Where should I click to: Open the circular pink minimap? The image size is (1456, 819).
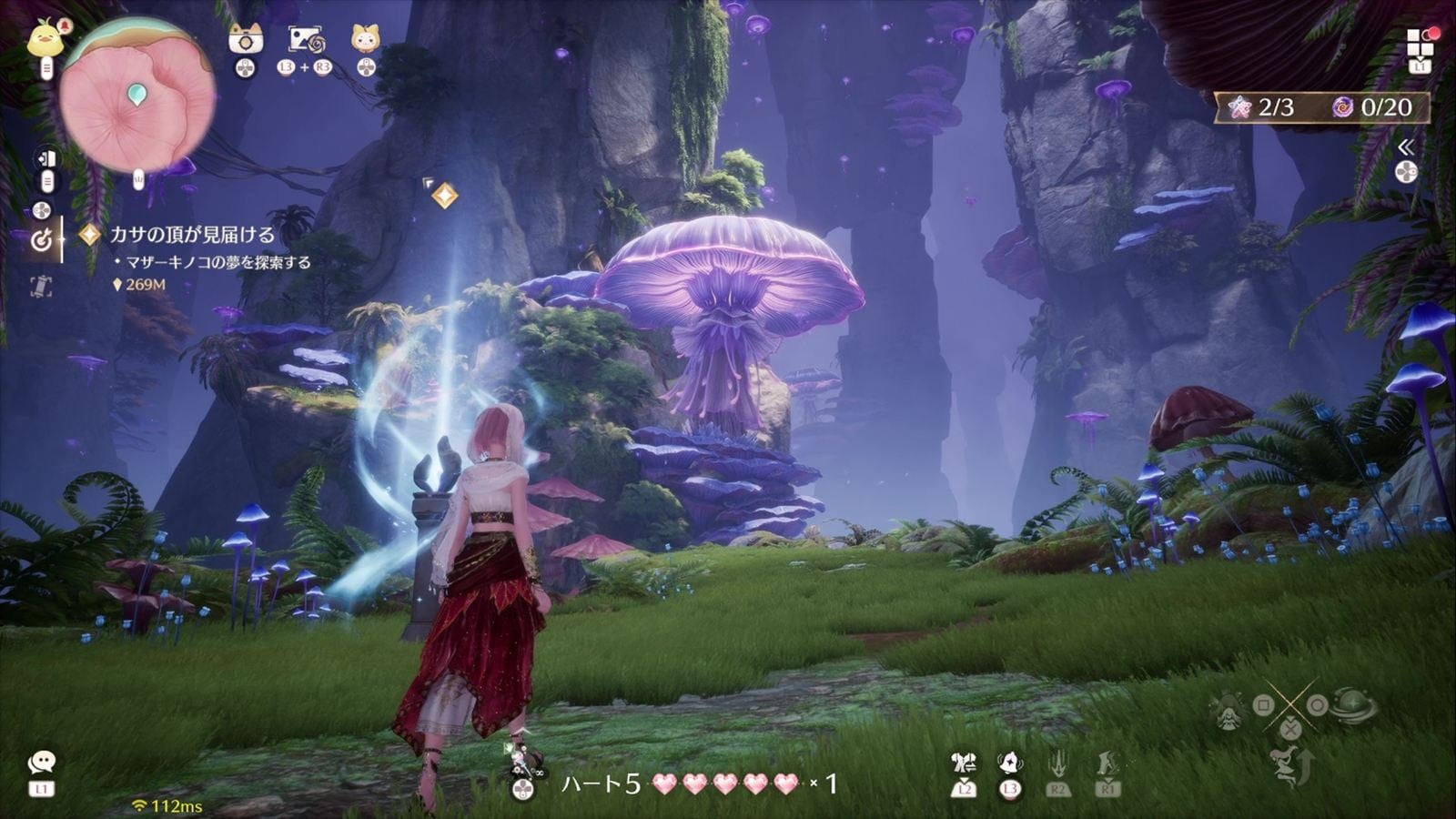coord(136,97)
